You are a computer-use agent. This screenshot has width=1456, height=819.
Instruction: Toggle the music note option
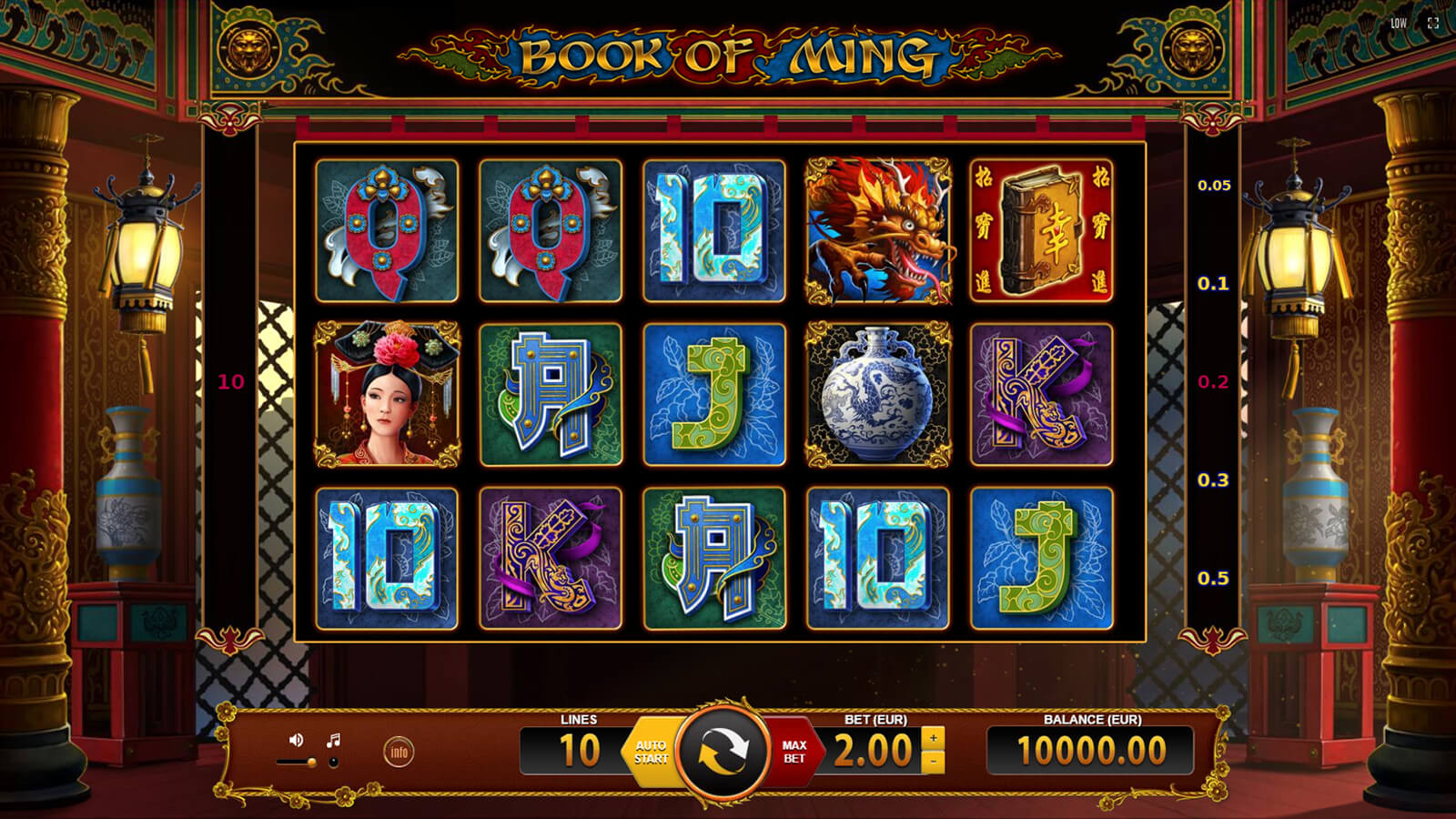click(x=334, y=740)
